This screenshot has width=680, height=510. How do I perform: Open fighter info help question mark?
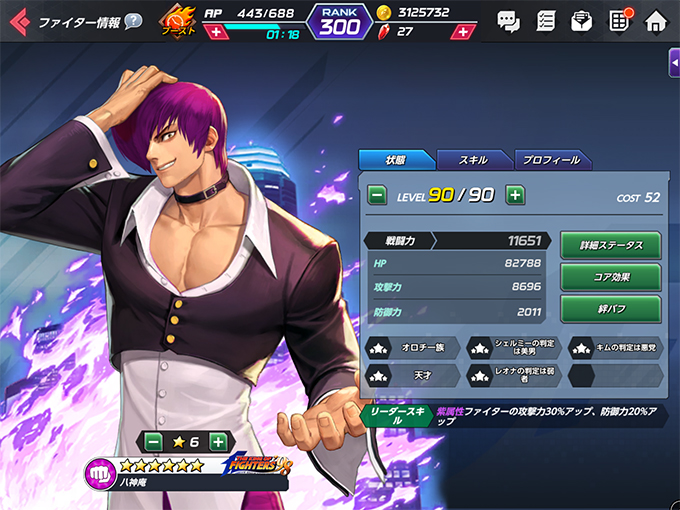[x=132, y=22]
